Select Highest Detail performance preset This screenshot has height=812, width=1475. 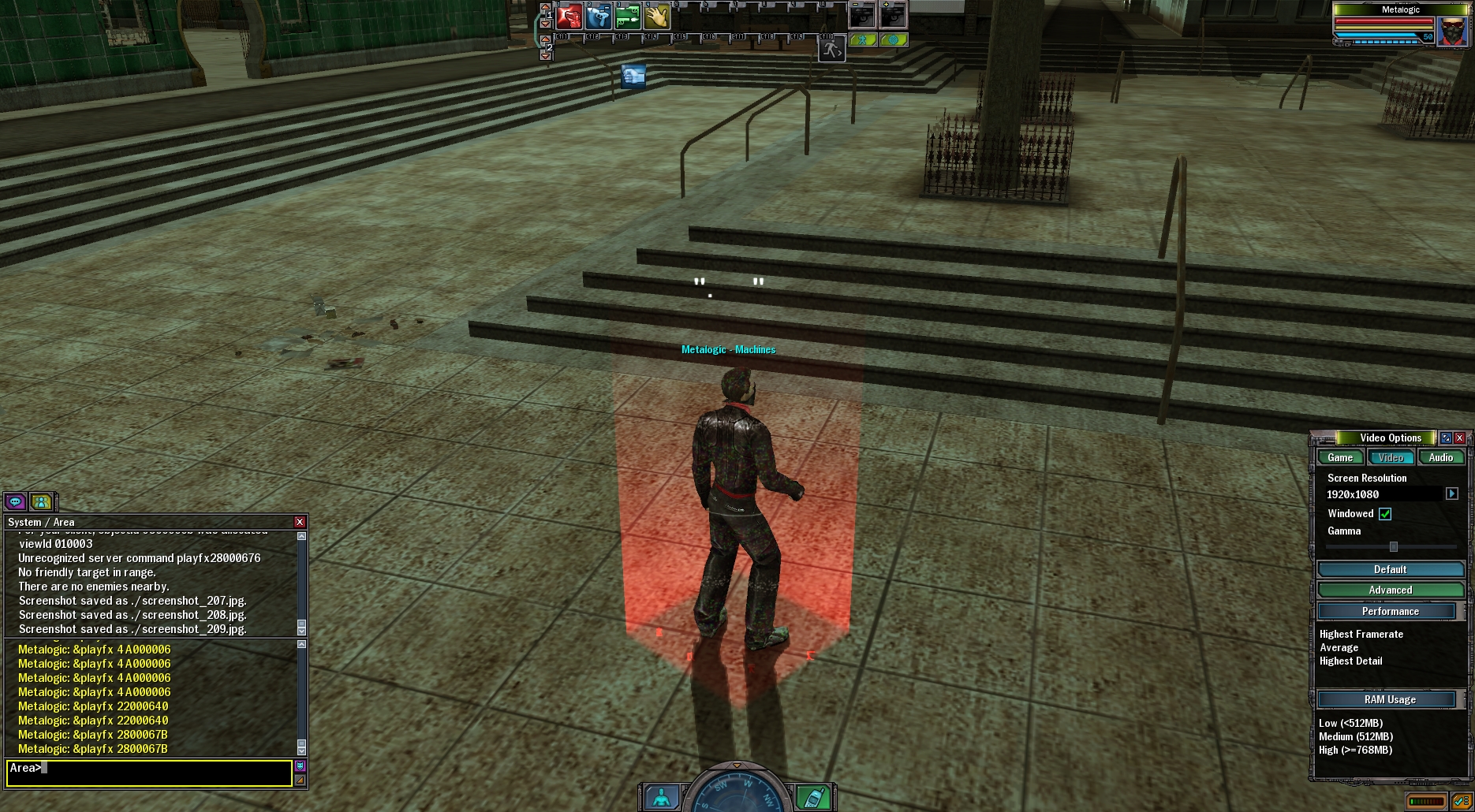(1351, 661)
